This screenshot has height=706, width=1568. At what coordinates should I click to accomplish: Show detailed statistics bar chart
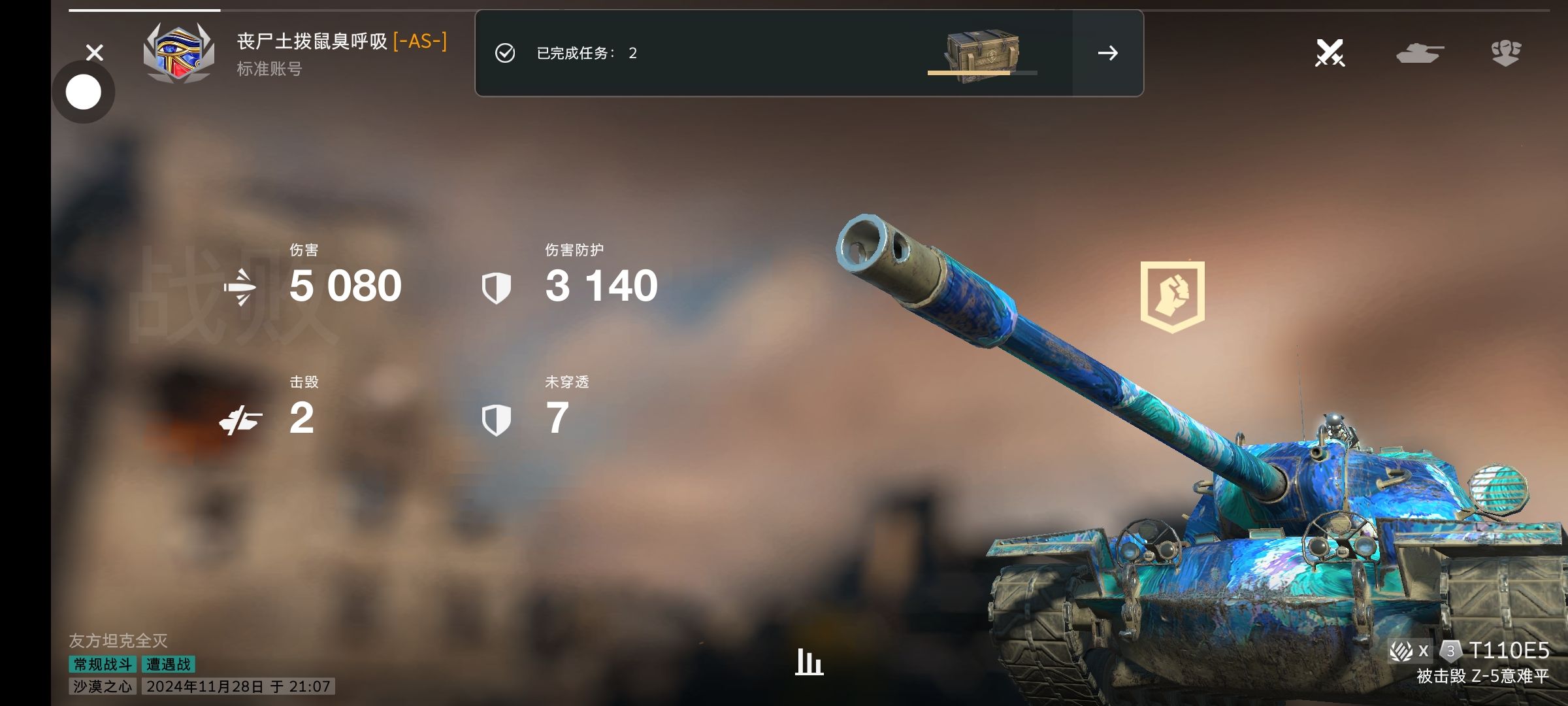point(809,662)
